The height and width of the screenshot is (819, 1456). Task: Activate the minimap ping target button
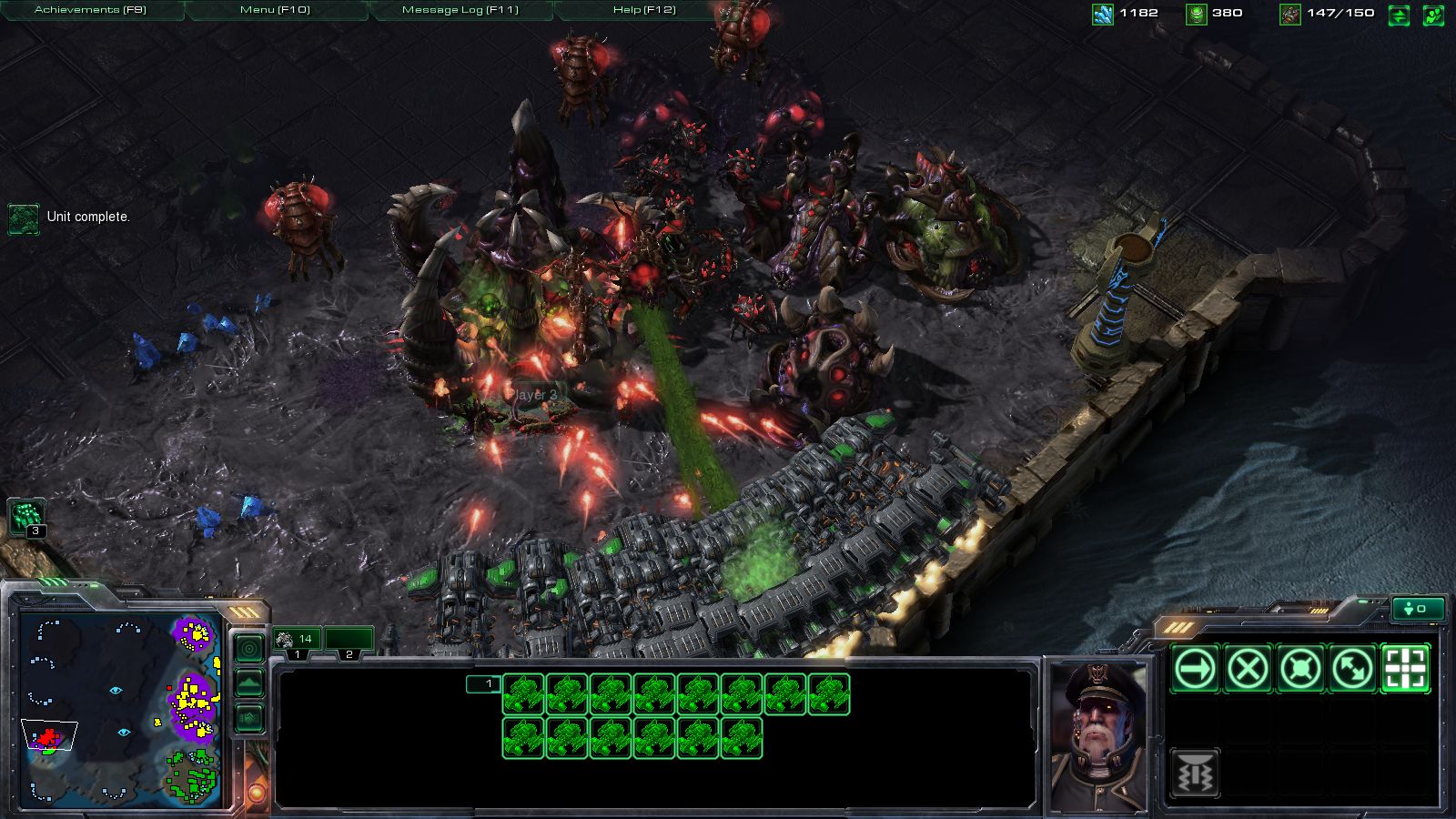click(x=249, y=648)
